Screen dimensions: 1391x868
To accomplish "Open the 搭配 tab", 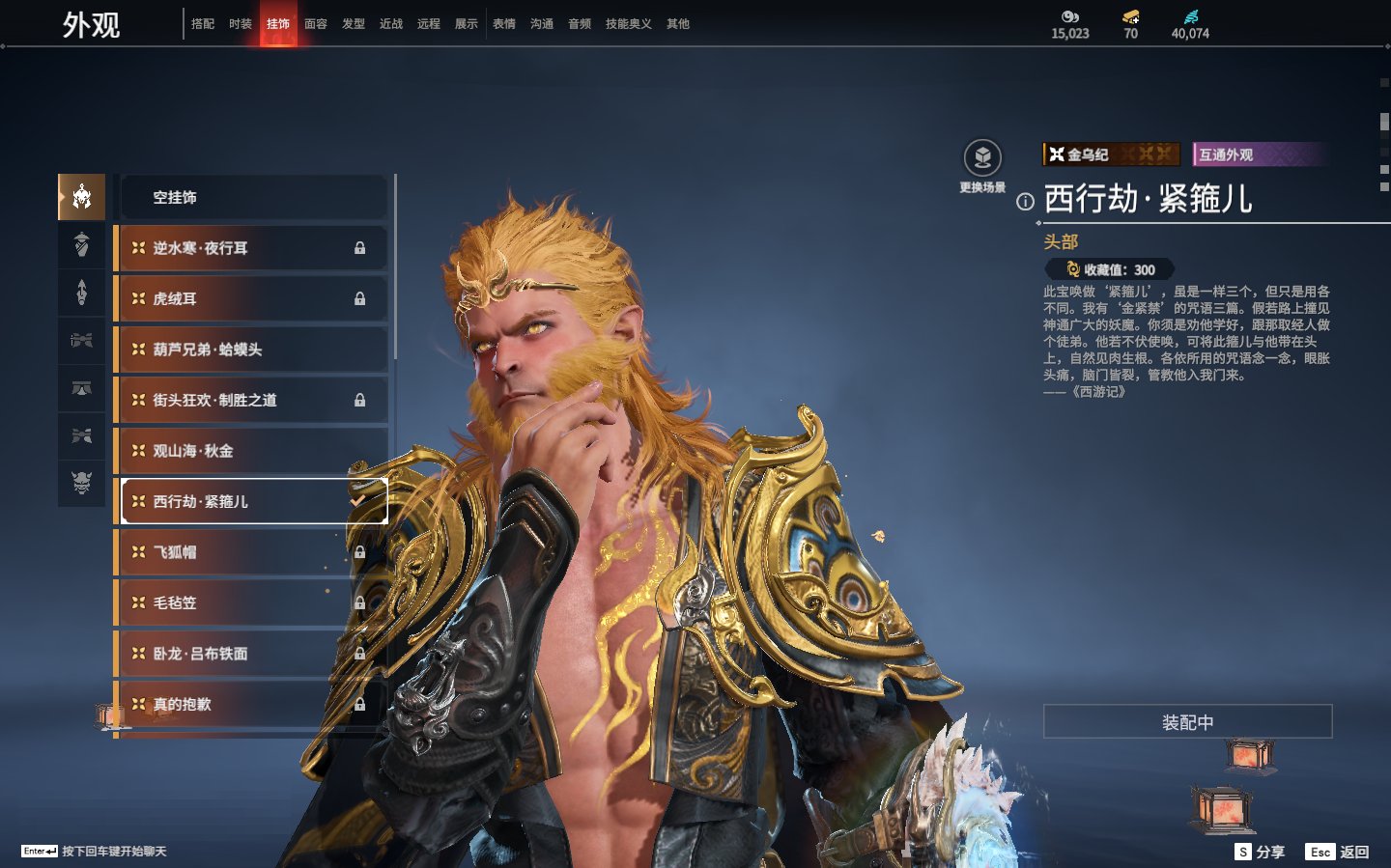I will pos(203,24).
